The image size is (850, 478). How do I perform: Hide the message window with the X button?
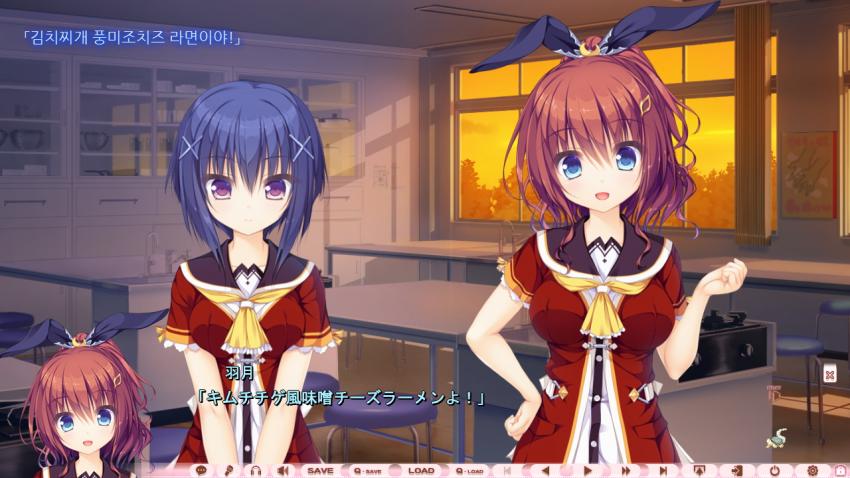pyautogui.click(x=829, y=374)
